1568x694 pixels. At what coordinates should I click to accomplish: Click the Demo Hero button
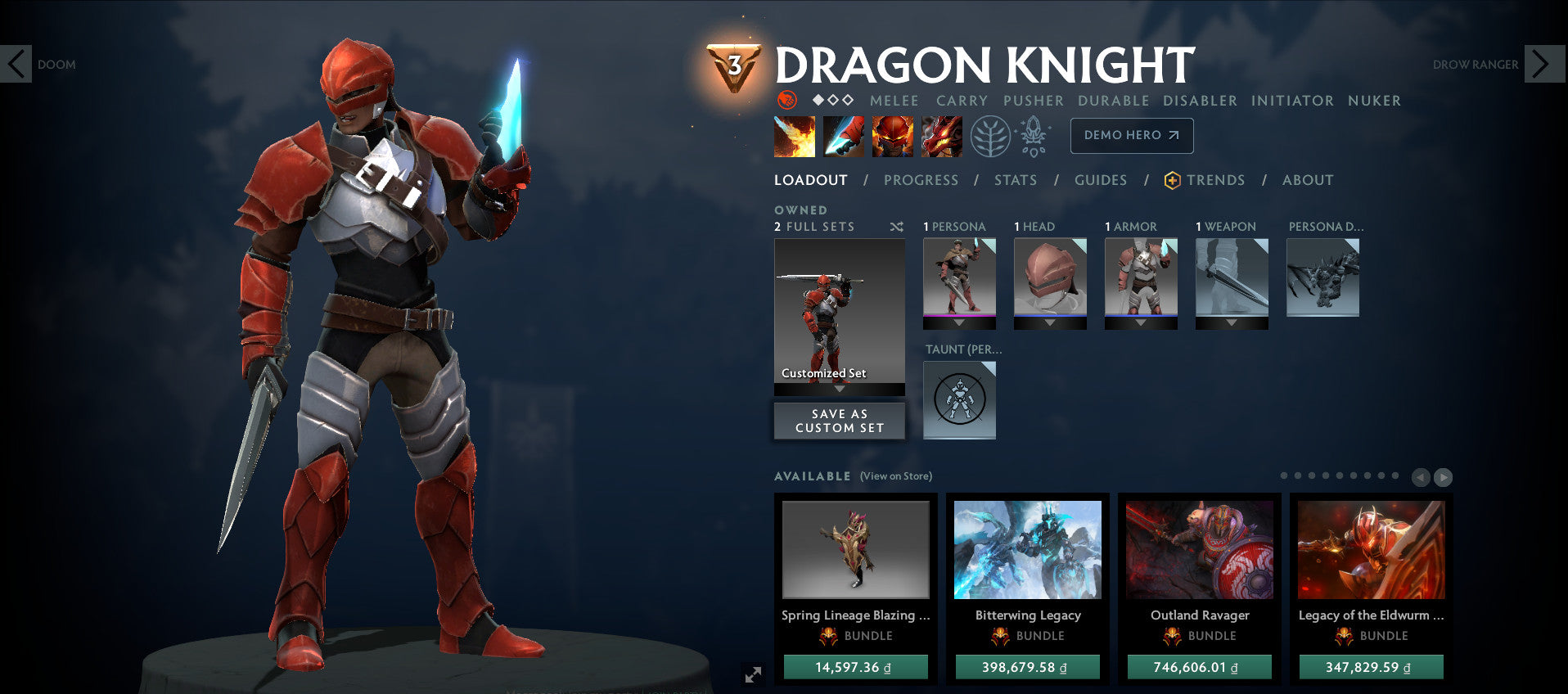1133,136
